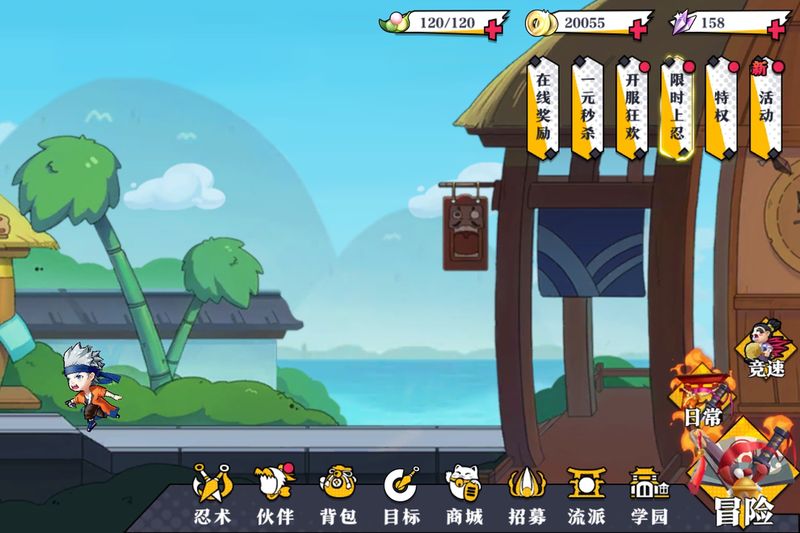The image size is (800, 533).
Task: Open the 目标 goals menu
Action: [401, 495]
